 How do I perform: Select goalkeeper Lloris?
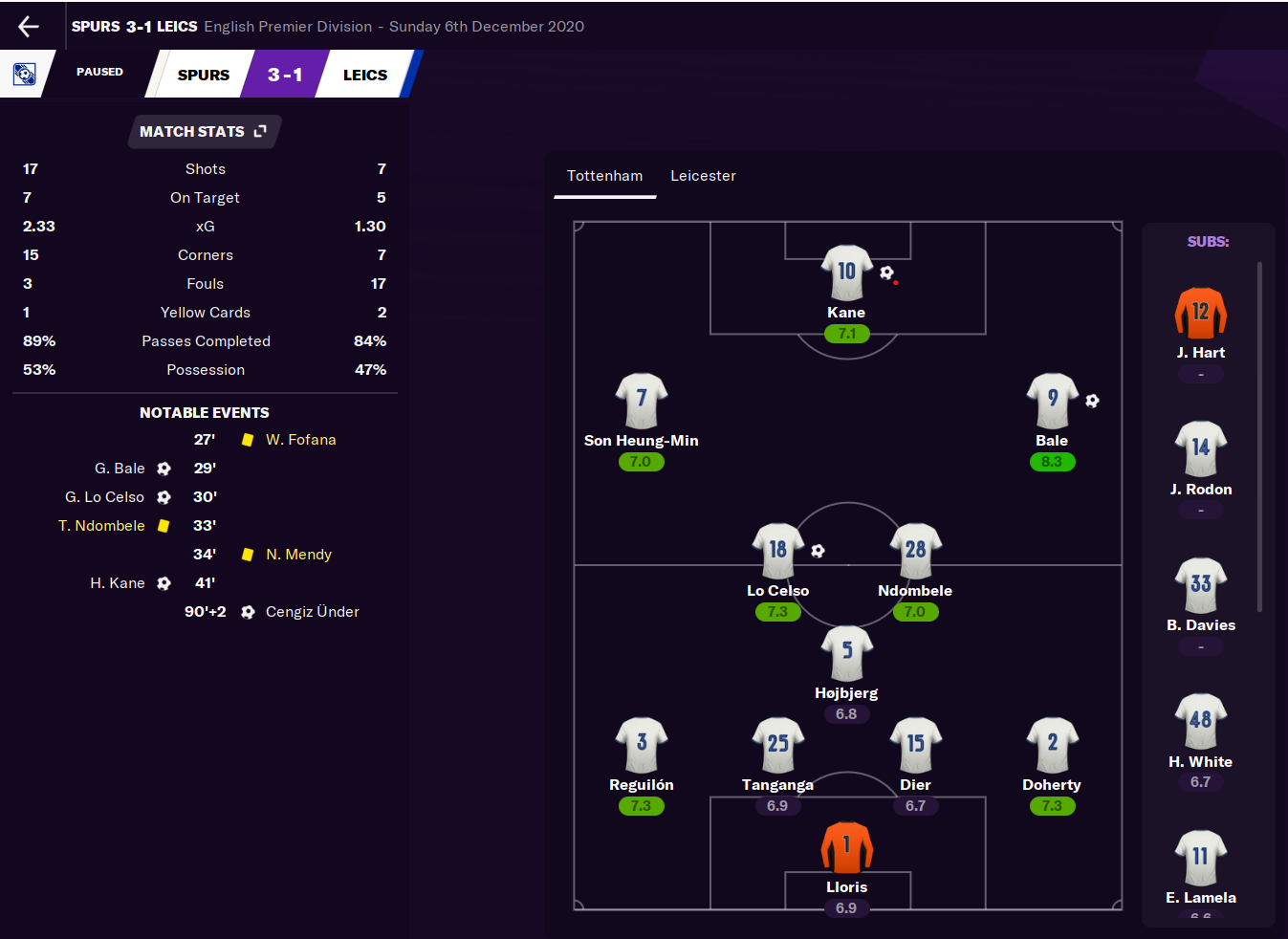[x=846, y=847]
